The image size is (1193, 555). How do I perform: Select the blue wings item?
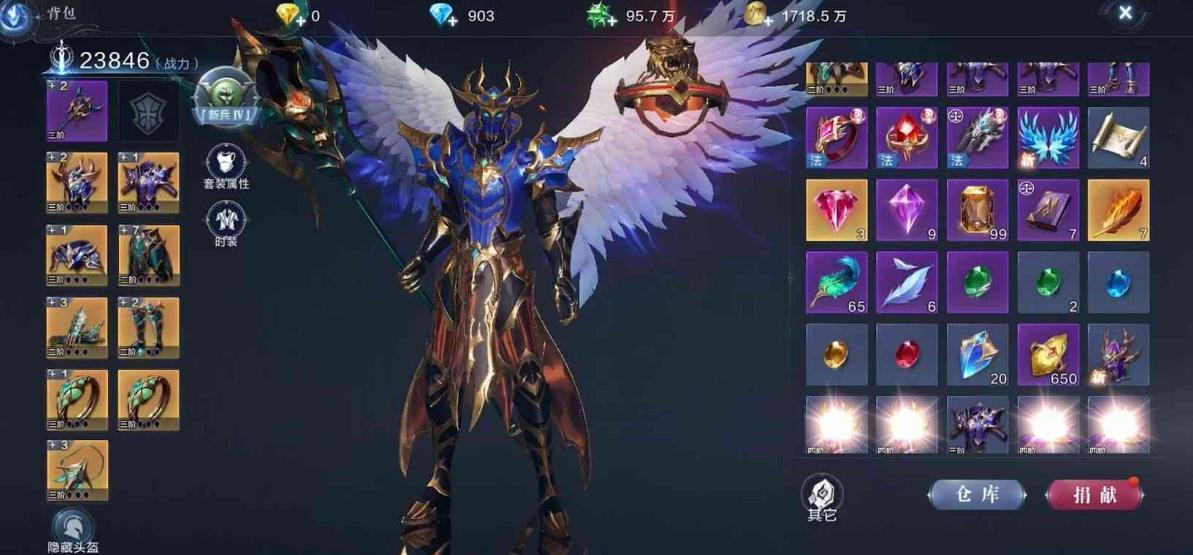point(1048,138)
